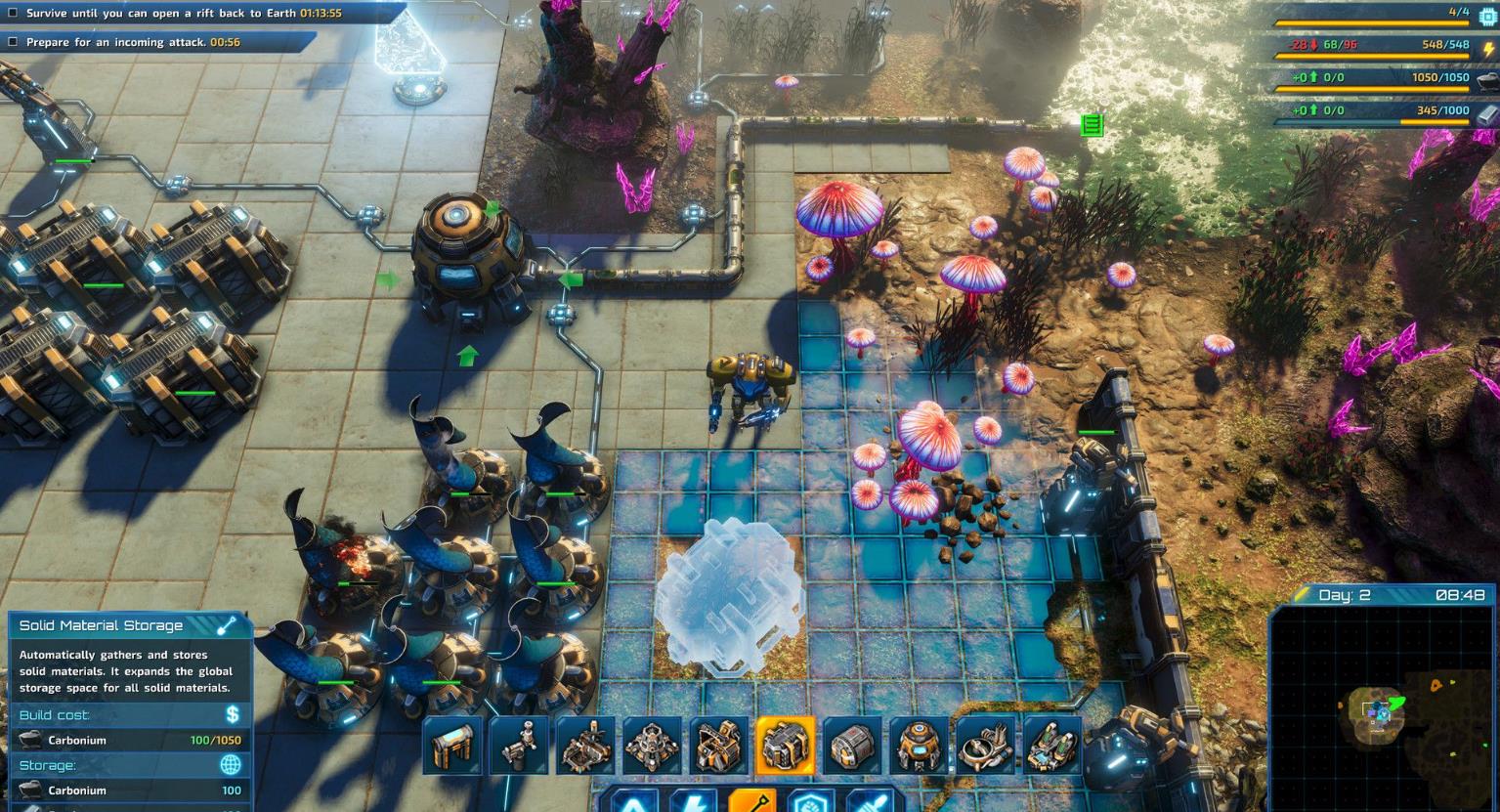Select the orange shovel resources category tab
1500x812 pixels.
pos(752,802)
